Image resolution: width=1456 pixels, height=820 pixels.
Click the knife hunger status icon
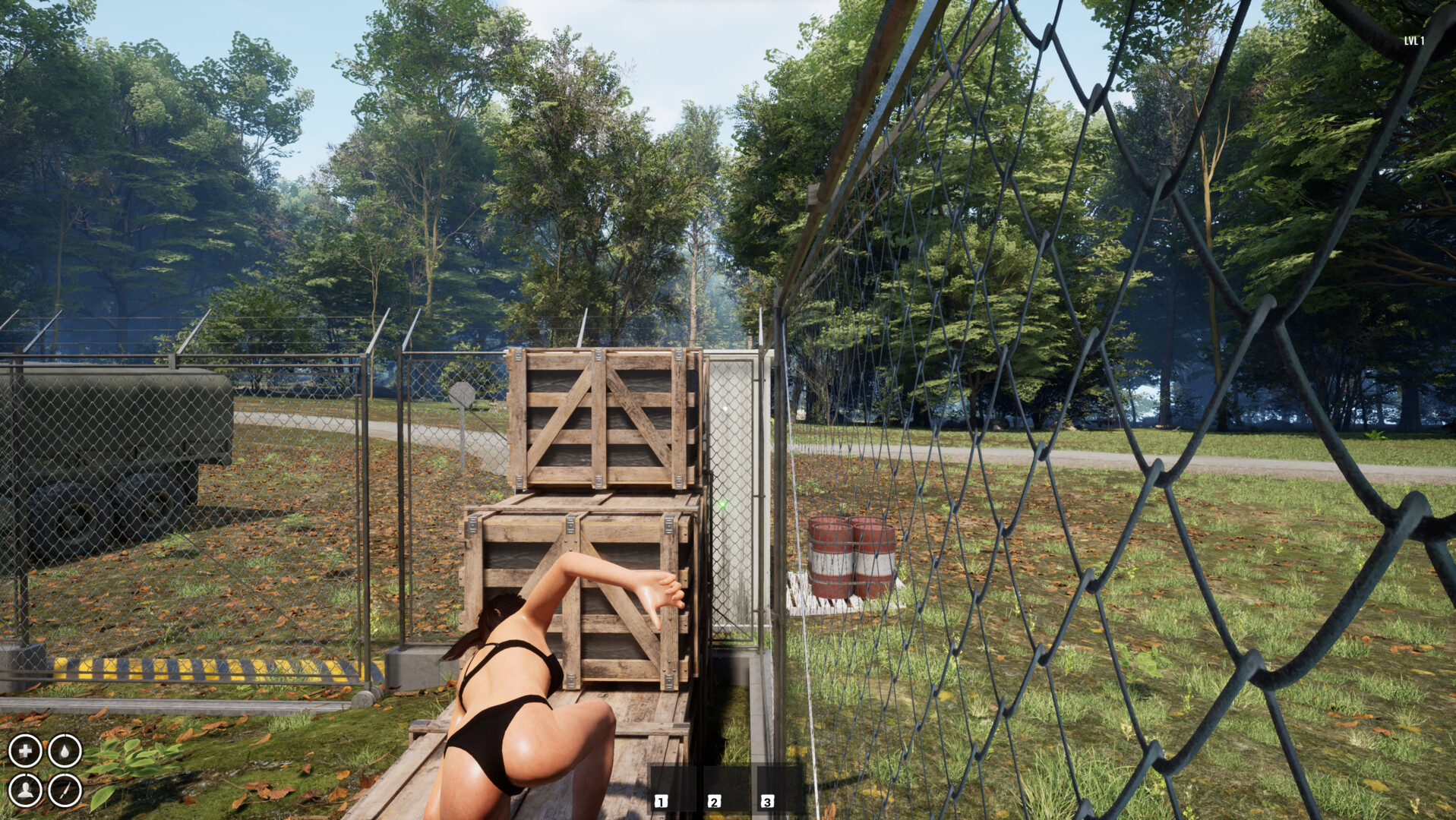(x=65, y=791)
